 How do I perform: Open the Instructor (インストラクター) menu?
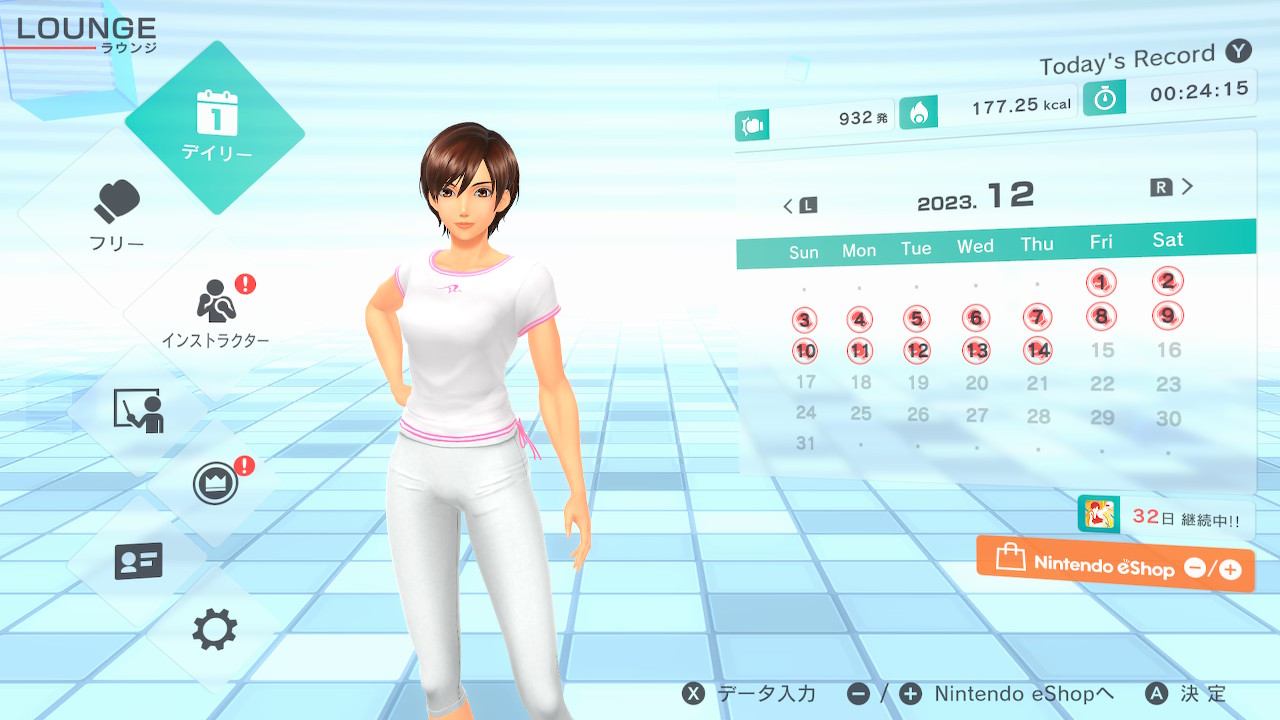coord(215,312)
